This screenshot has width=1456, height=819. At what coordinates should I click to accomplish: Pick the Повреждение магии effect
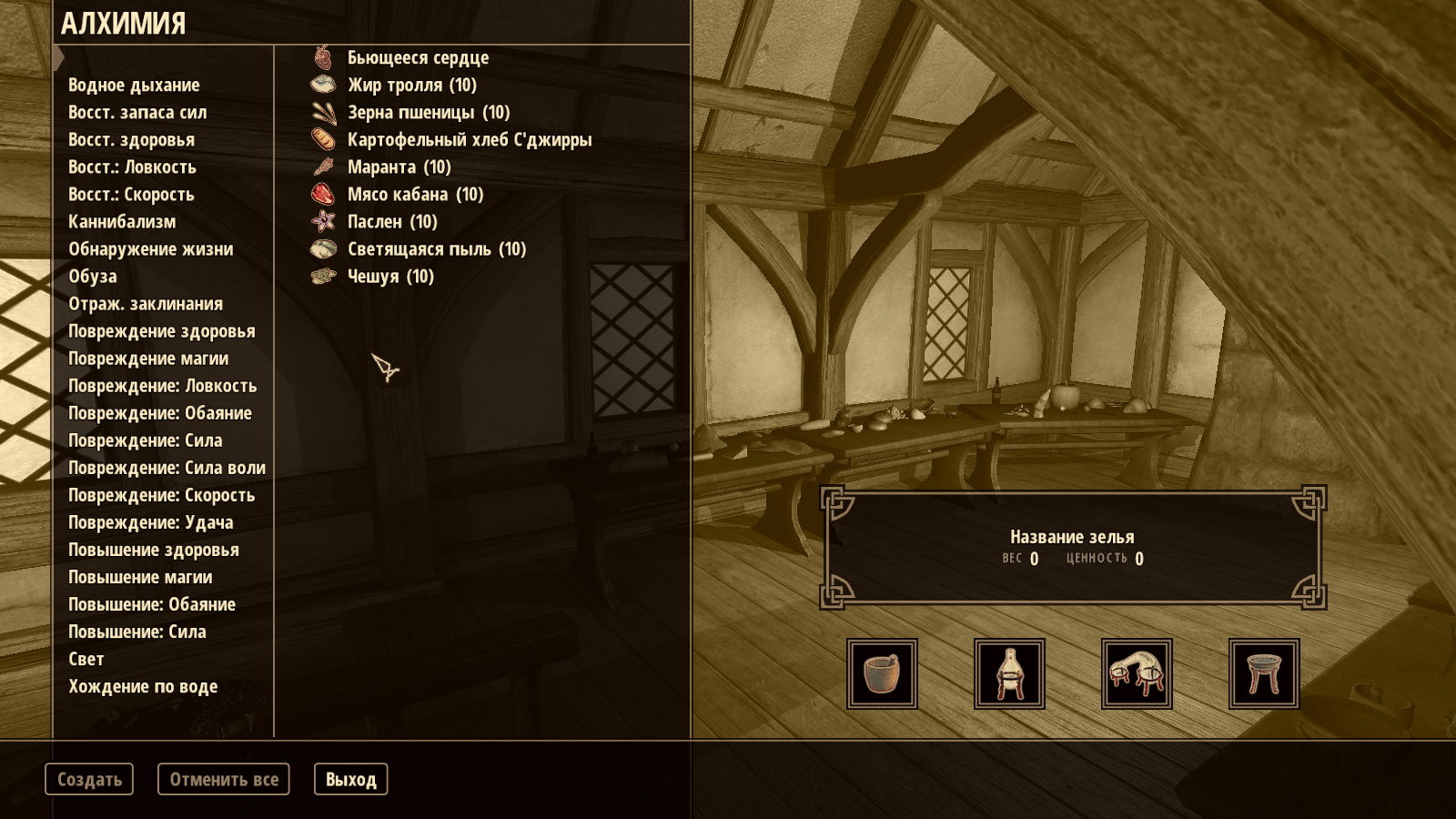(148, 359)
